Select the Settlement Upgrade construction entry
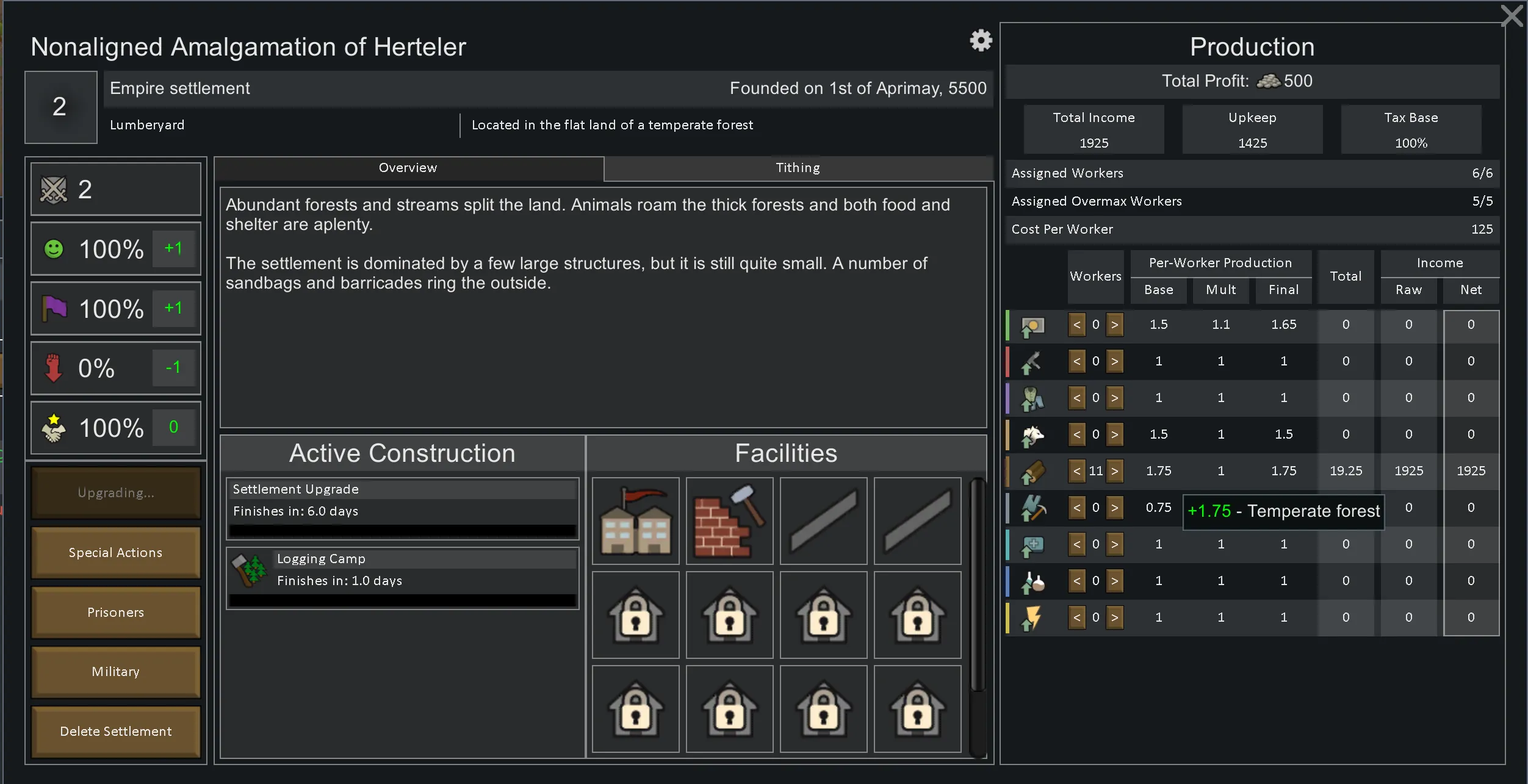 402,508
